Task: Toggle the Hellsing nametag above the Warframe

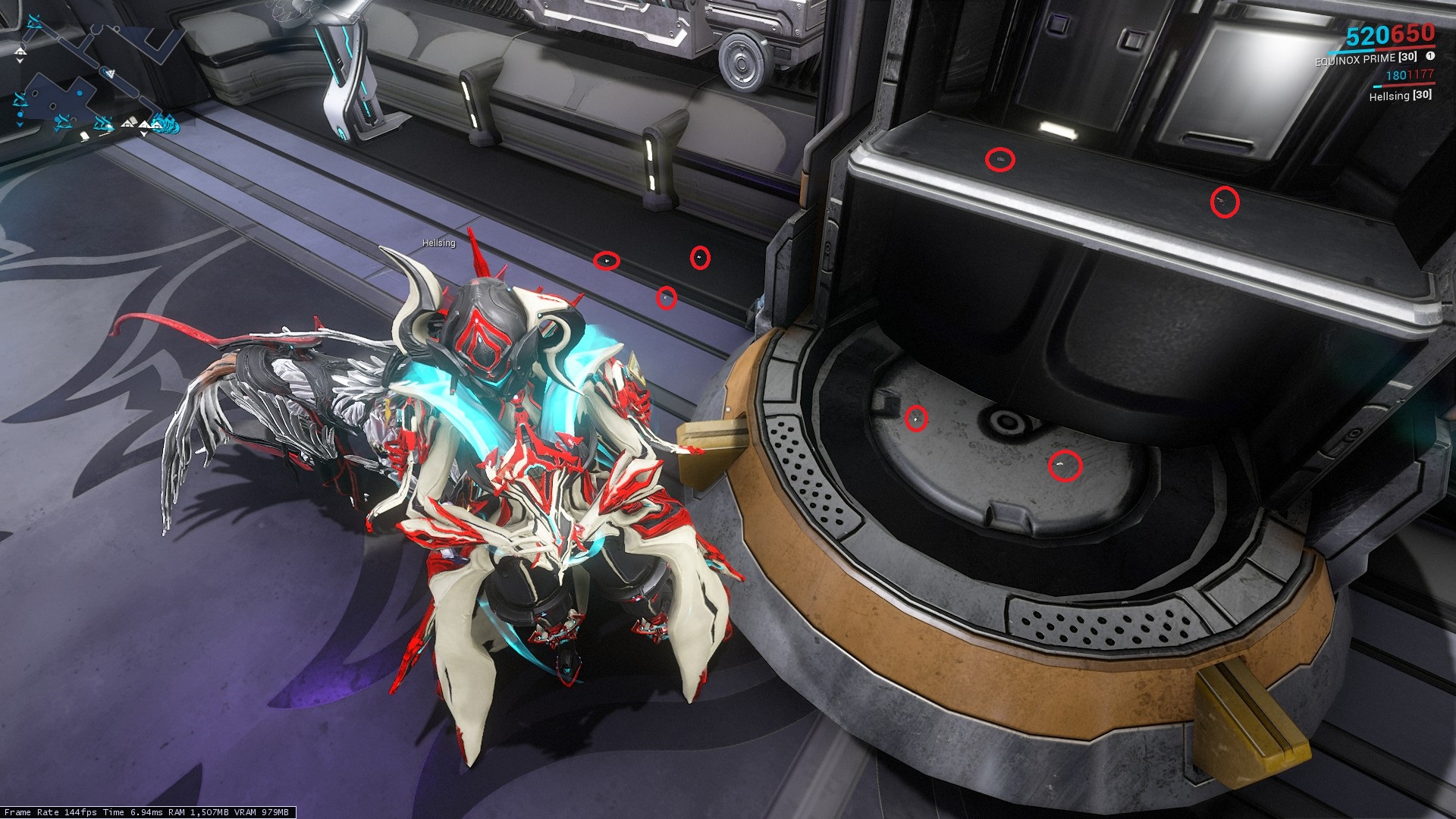Action: point(438,244)
